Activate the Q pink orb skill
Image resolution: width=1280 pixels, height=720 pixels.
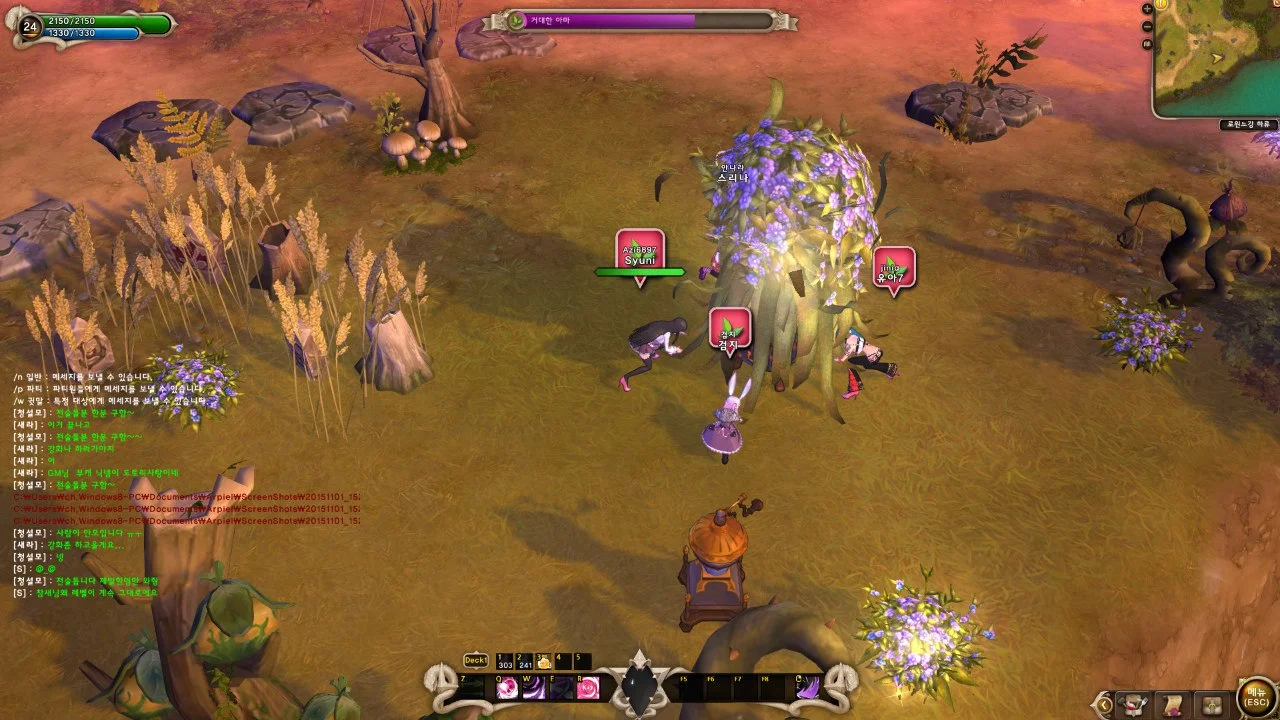point(508,688)
